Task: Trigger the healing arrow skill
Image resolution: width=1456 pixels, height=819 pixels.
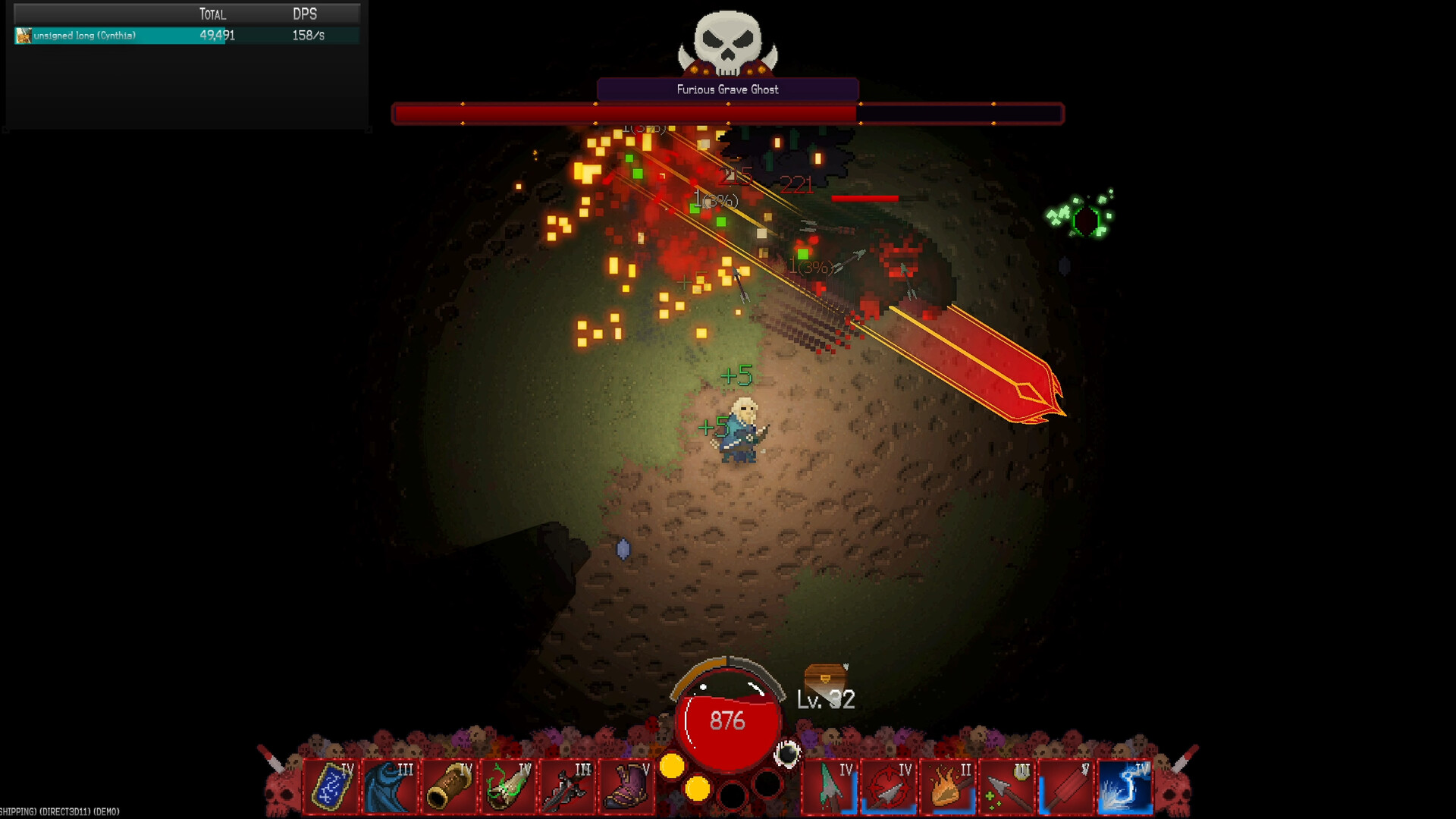Action: point(1007,787)
